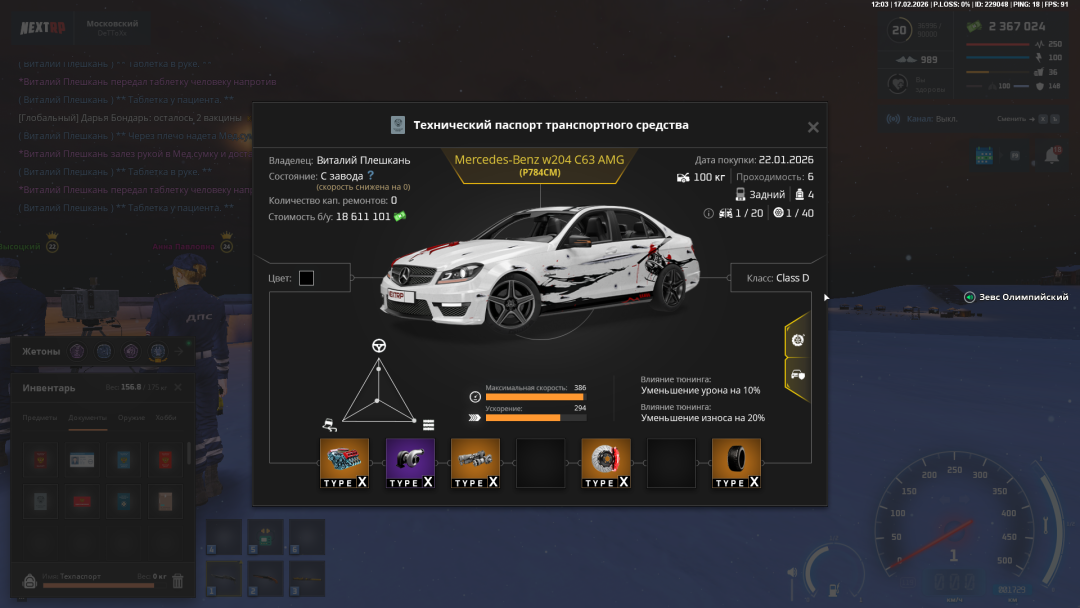This screenshot has height=608, width=1080.
Task: Select the shotgun in hotbar slot 1
Action: (224, 578)
